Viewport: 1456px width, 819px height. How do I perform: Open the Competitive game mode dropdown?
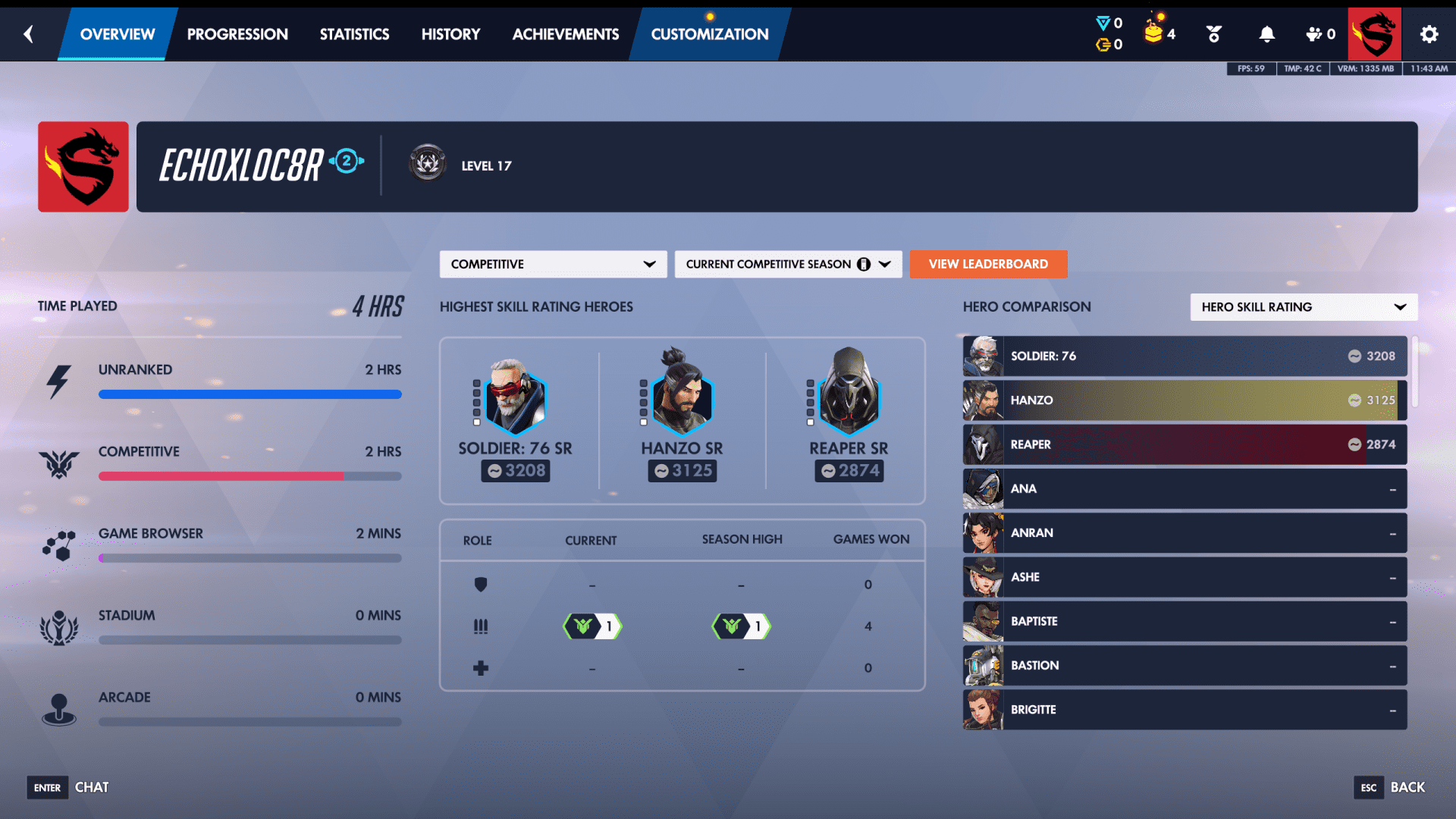pos(553,264)
